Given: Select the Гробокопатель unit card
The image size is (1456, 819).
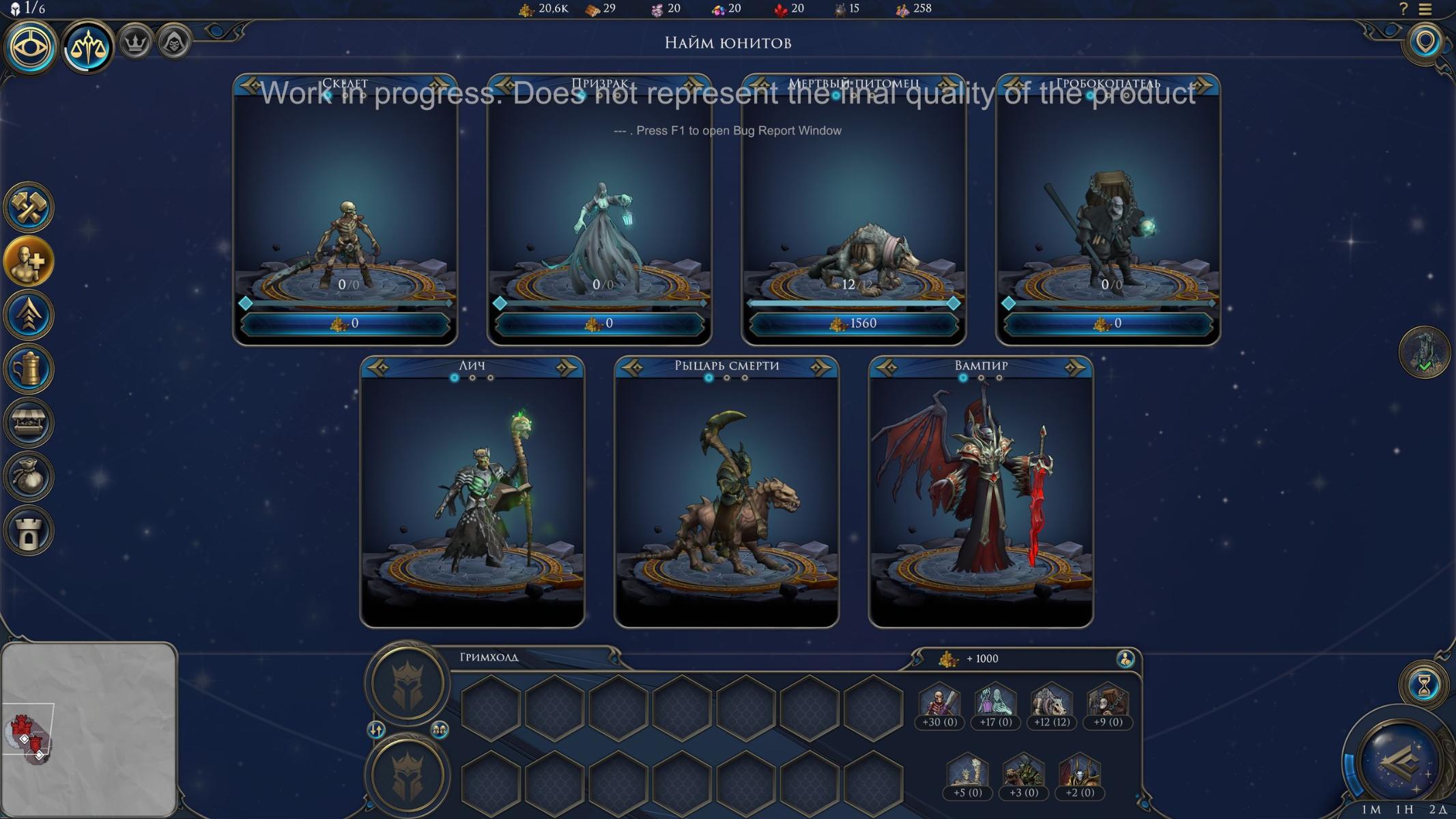Looking at the screenshot, I should coord(1108,205).
